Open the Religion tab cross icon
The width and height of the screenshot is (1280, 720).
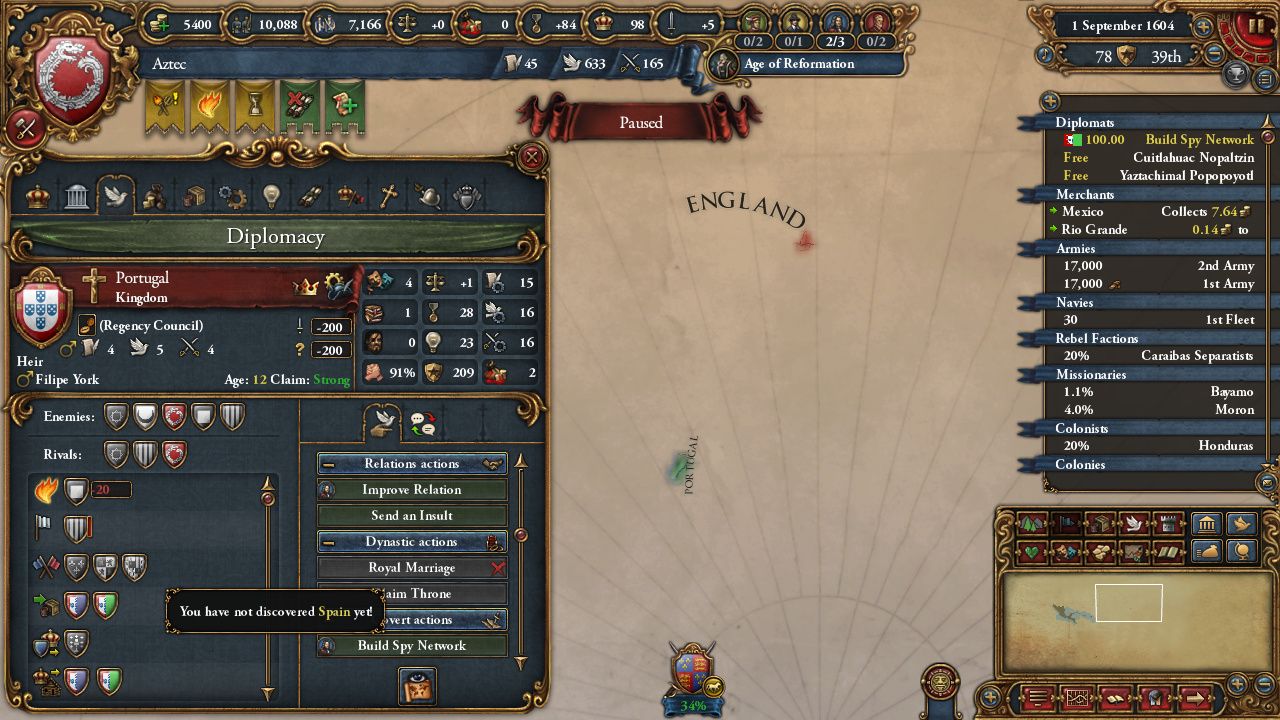[390, 197]
